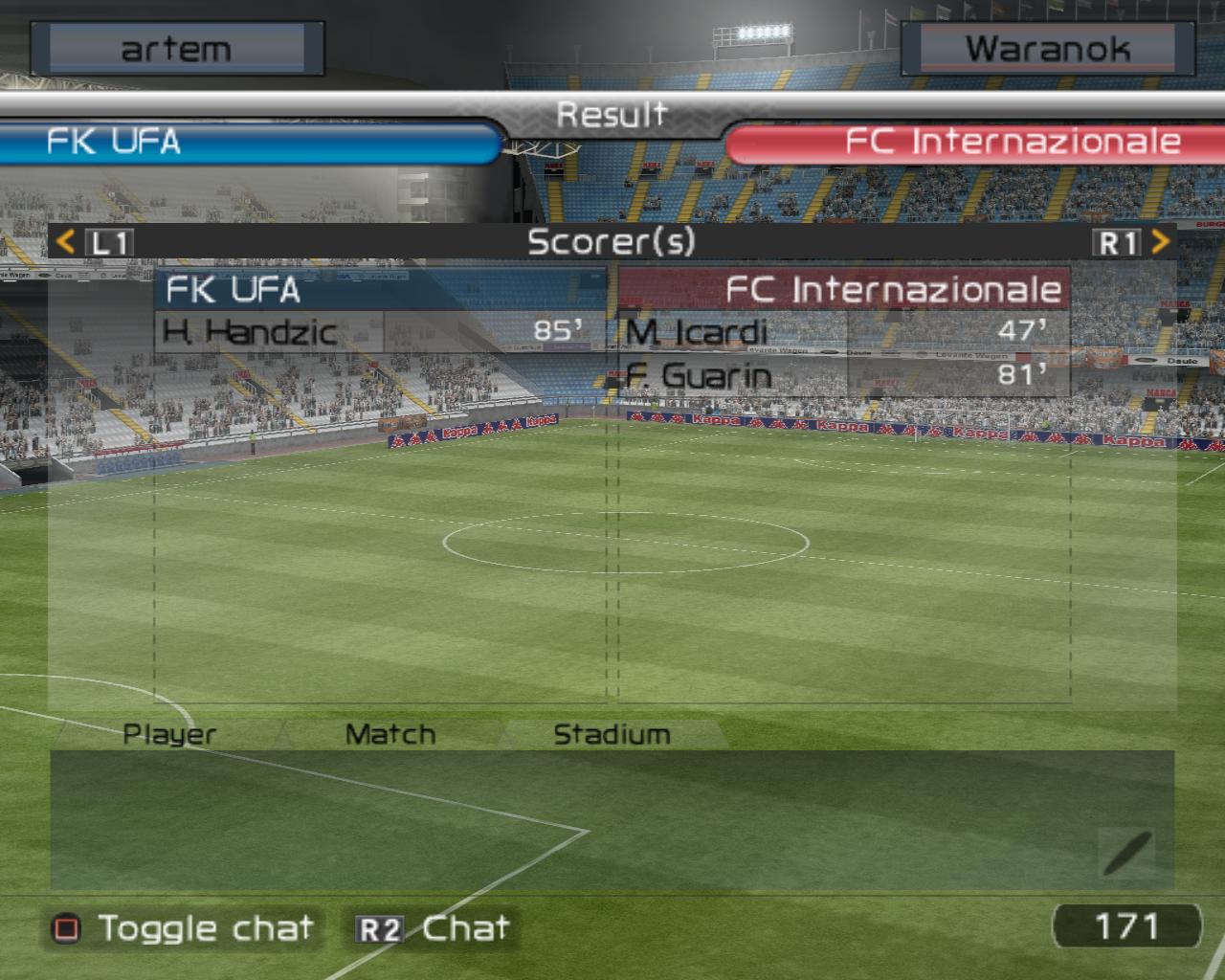Viewport: 1225px width, 980px height.
Task: Click the pencil chat input icon
Action: [1126, 852]
